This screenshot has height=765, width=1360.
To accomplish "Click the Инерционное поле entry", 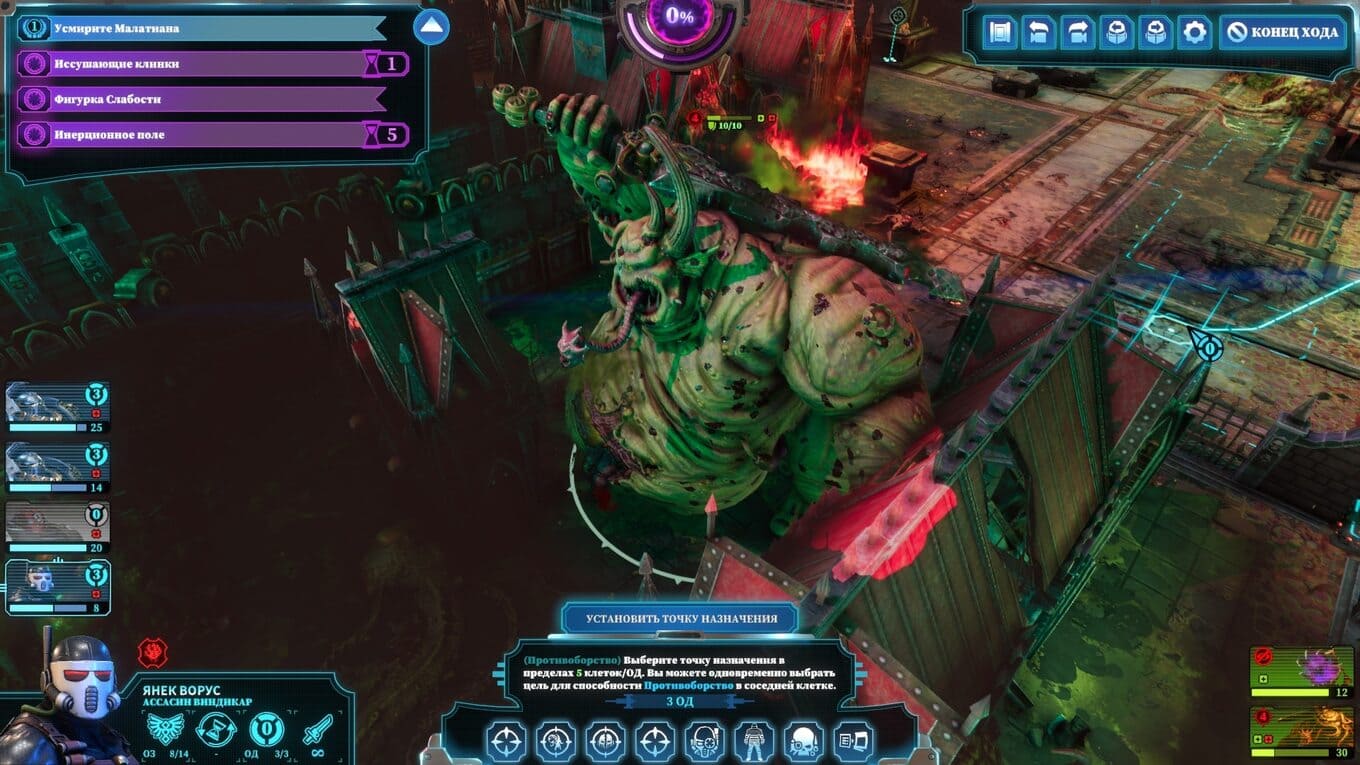I will pos(190,135).
